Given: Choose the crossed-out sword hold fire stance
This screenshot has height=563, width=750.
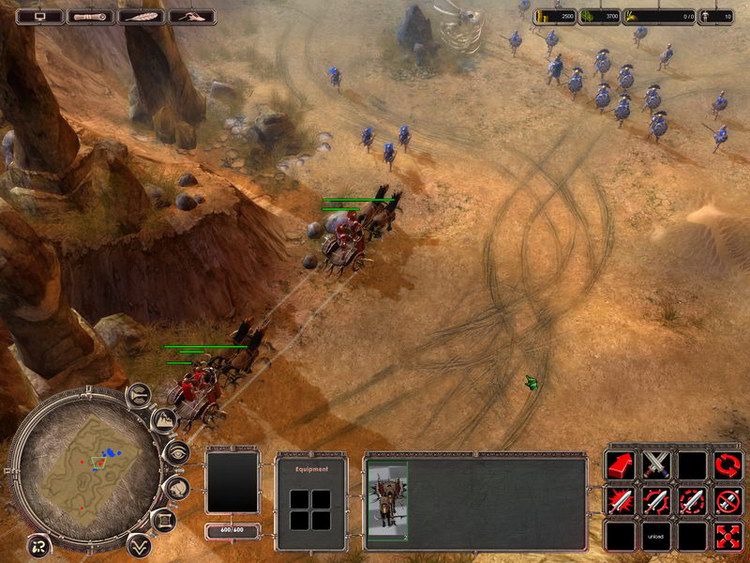Looking at the screenshot, I should (x=728, y=500).
